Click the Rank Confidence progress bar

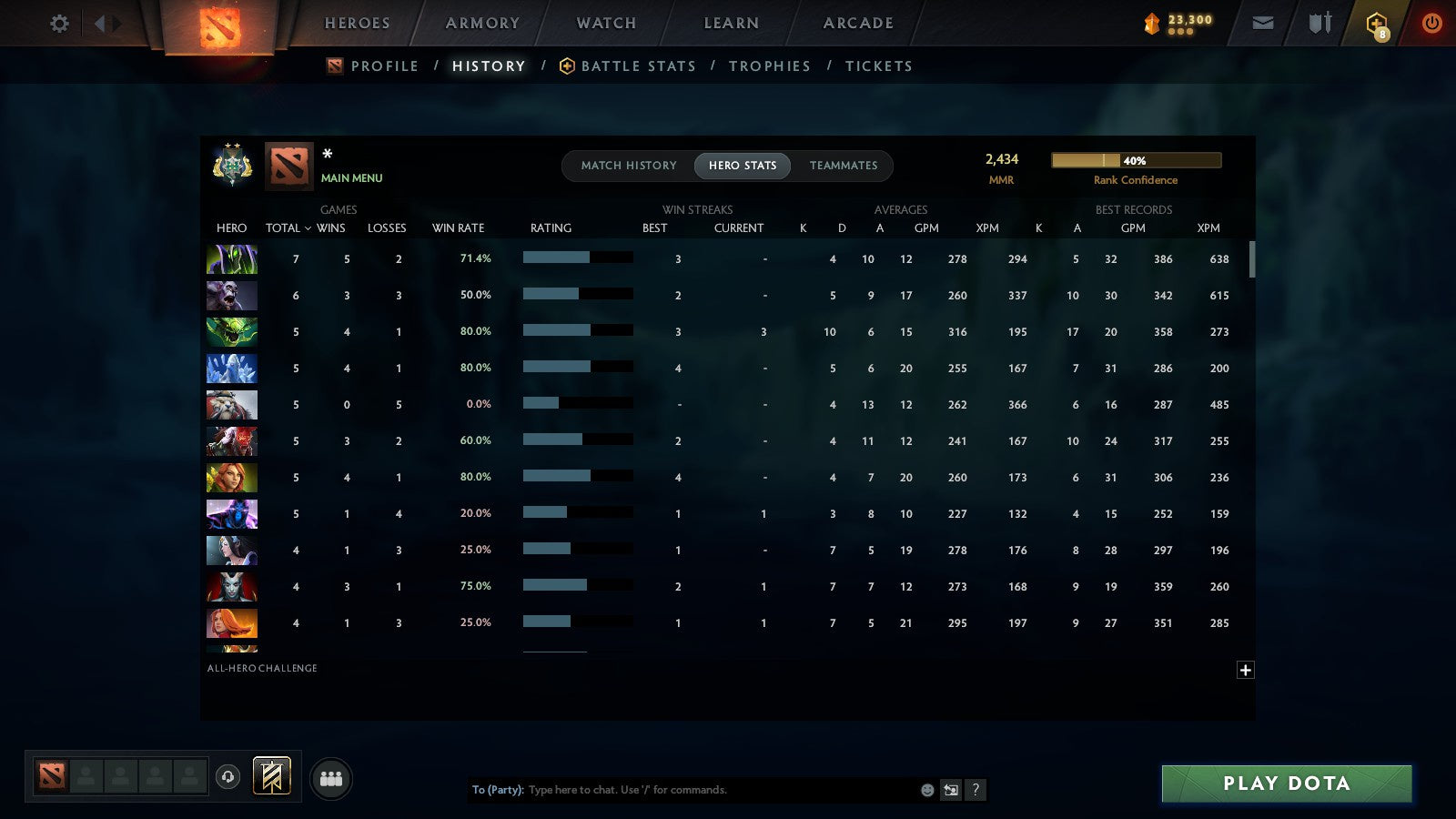tap(1136, 159)
